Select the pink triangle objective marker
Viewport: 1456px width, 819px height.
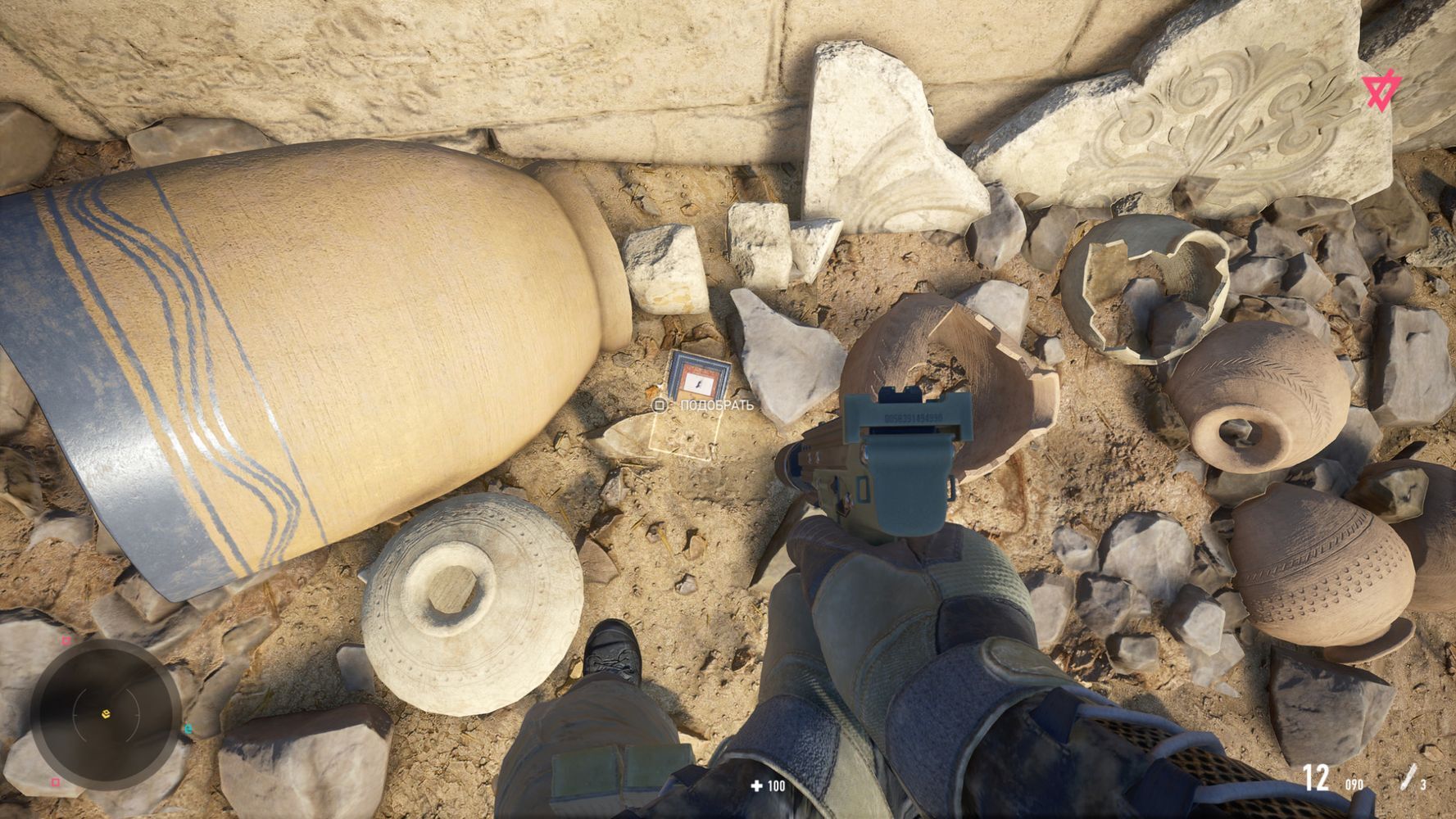(1381, 91)
